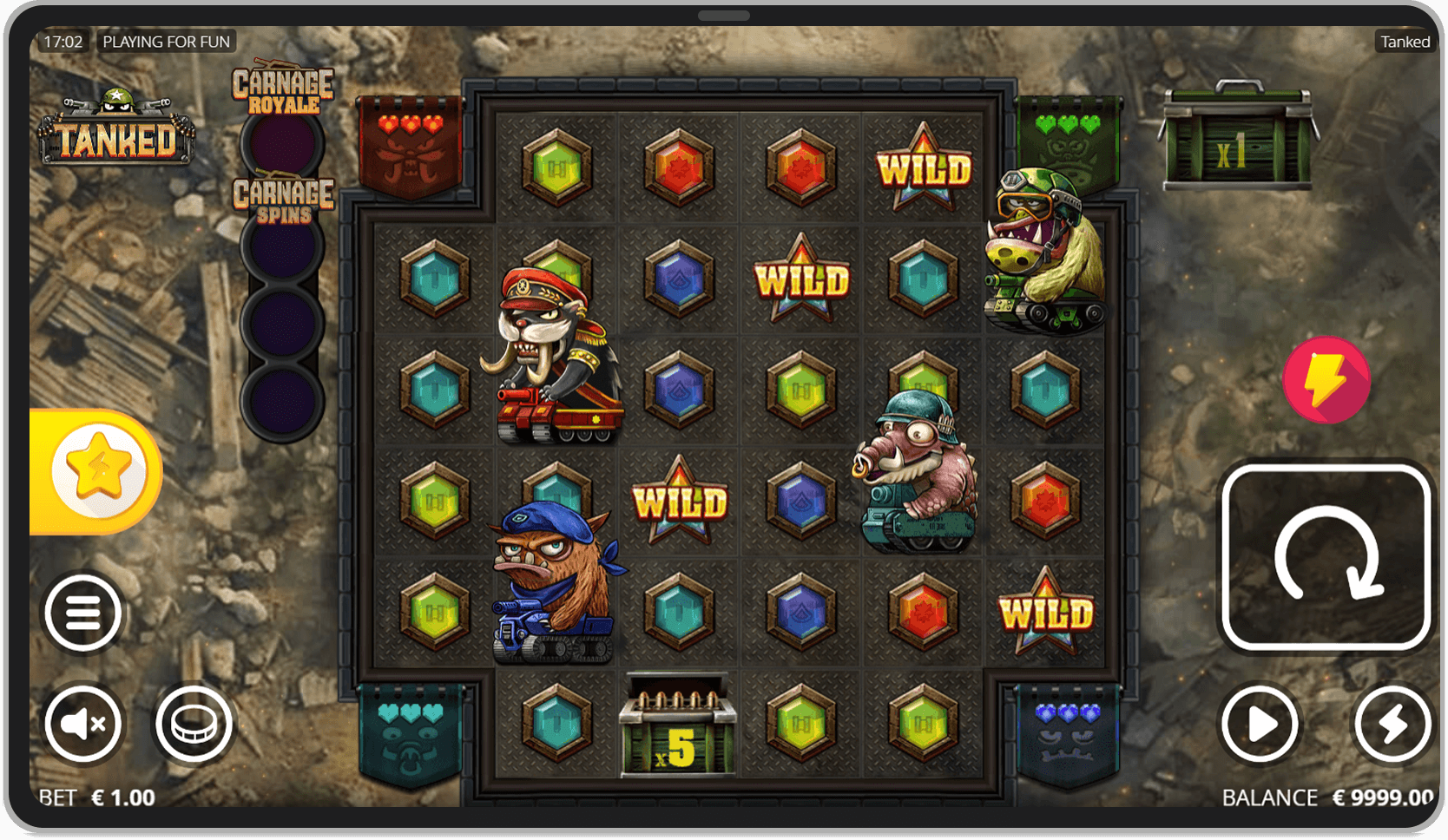This screenshot has width=1448, height=840.
Task: Open the paytable with the coin icon
Action: point(194,723)
